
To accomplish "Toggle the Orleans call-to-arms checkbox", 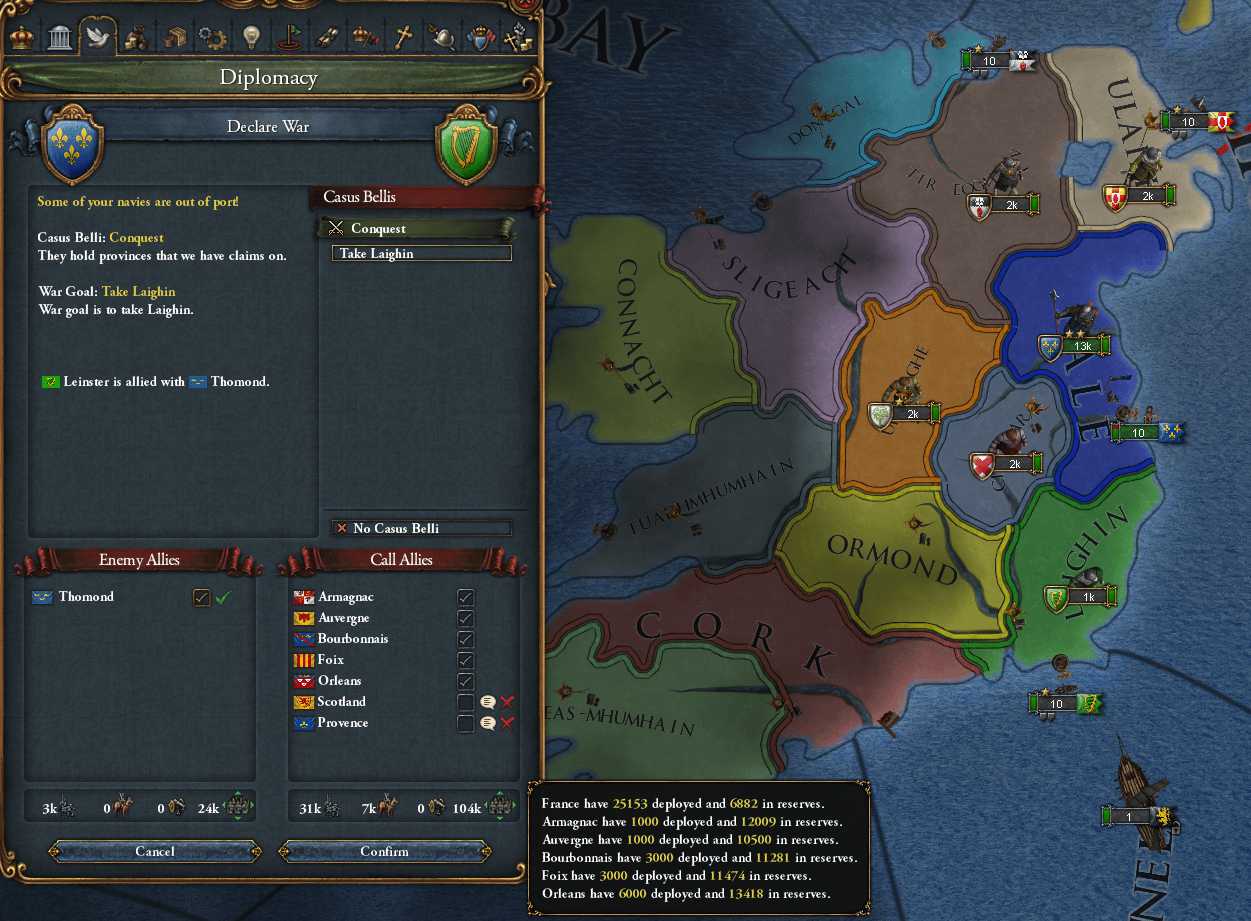I will tap(465, 681).
